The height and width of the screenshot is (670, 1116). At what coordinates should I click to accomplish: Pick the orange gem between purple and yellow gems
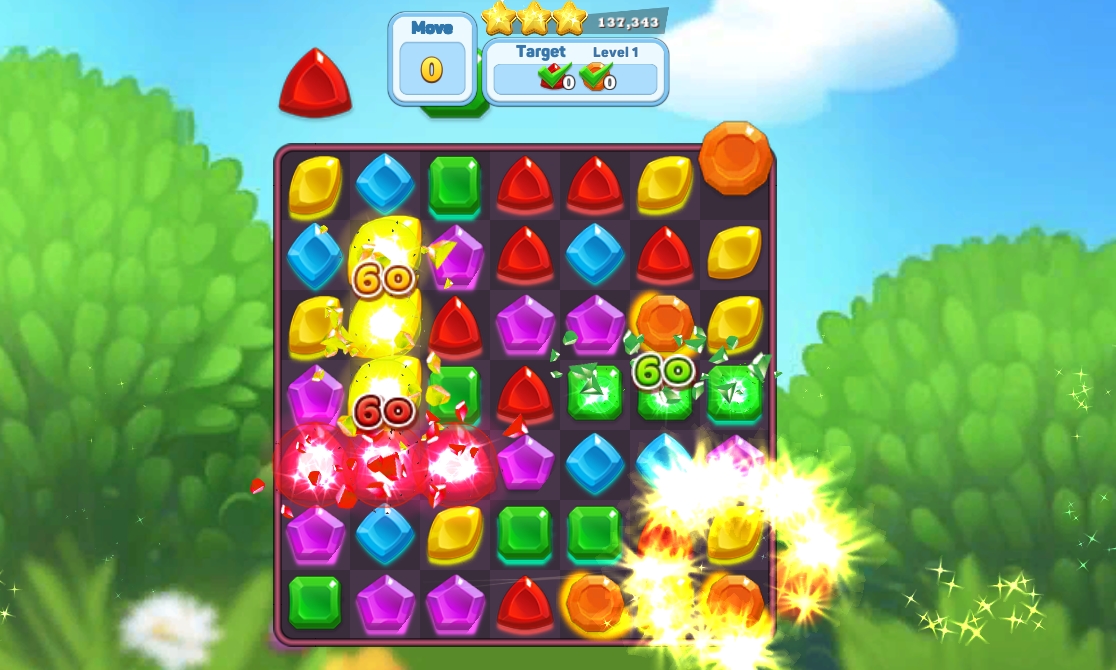(x=665, y=322)
